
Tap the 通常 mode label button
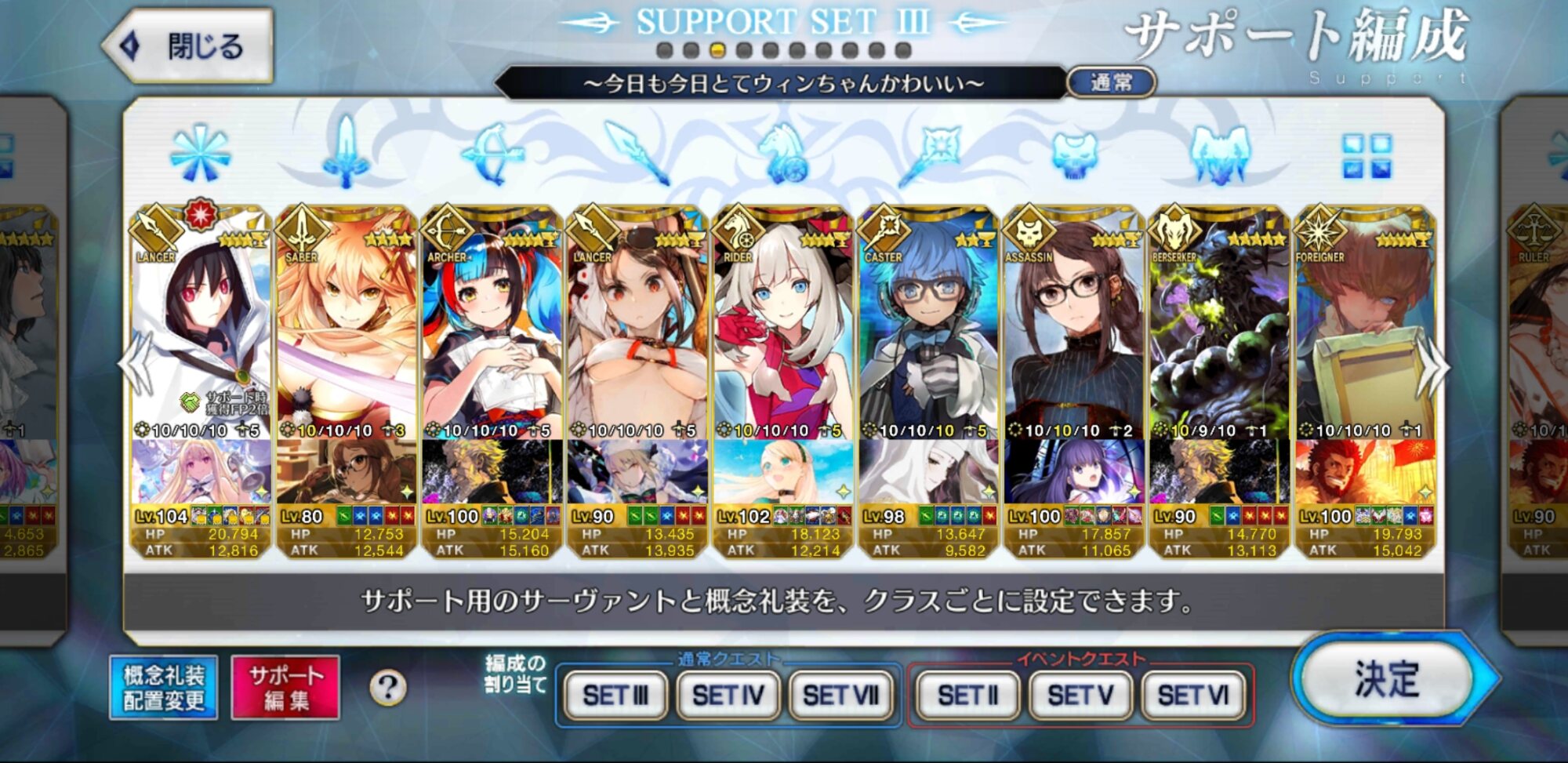pos(1111,82)
